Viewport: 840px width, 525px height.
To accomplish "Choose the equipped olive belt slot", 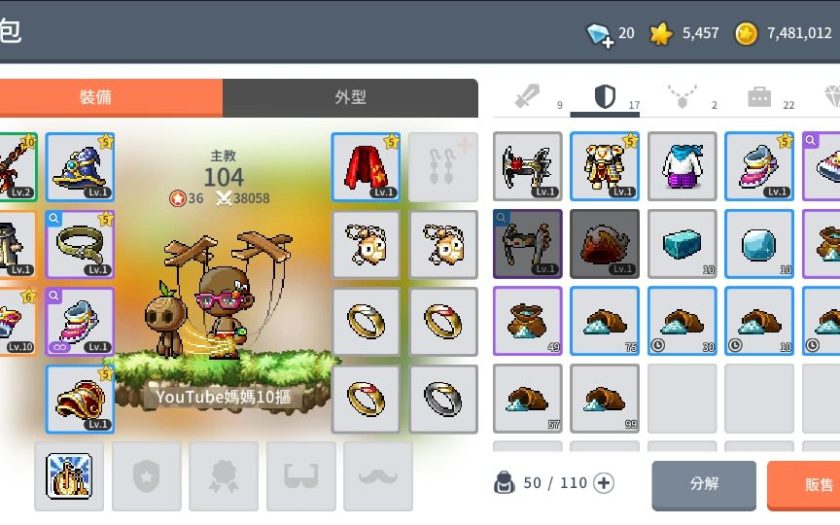I will pyautogui.click(x=80, y=244).
